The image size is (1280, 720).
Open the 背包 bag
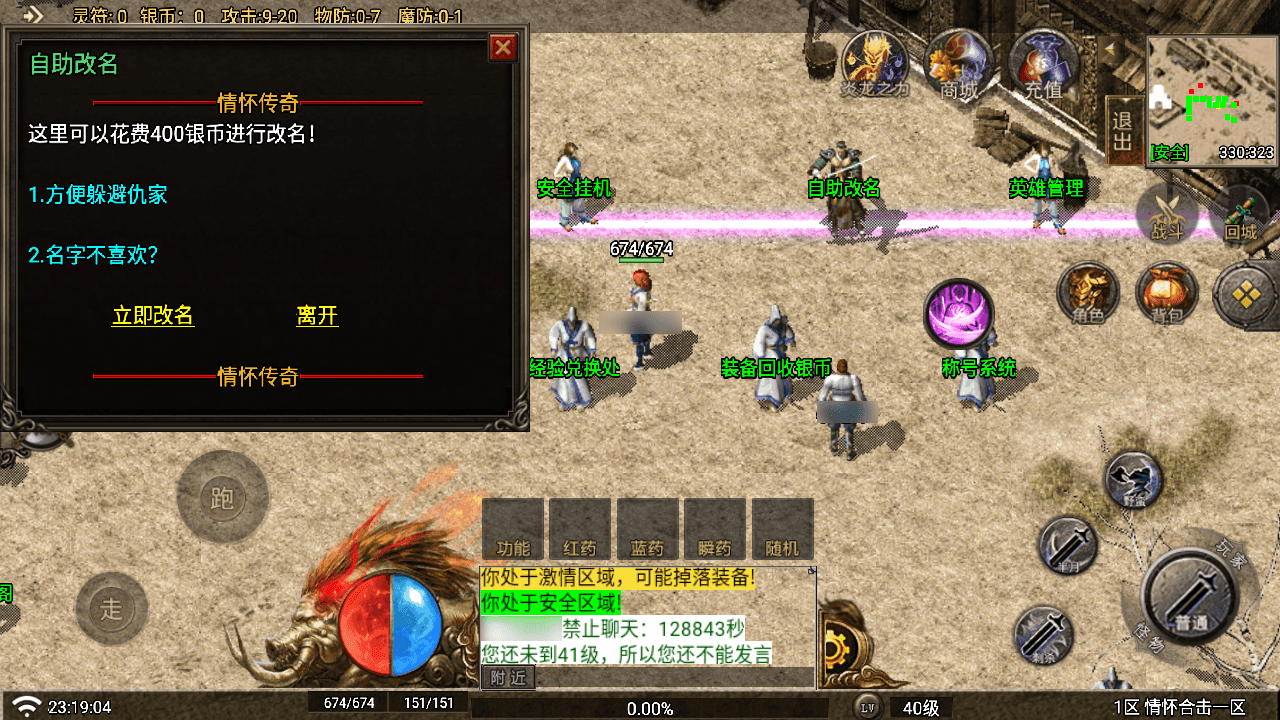tap(1166, 293)
